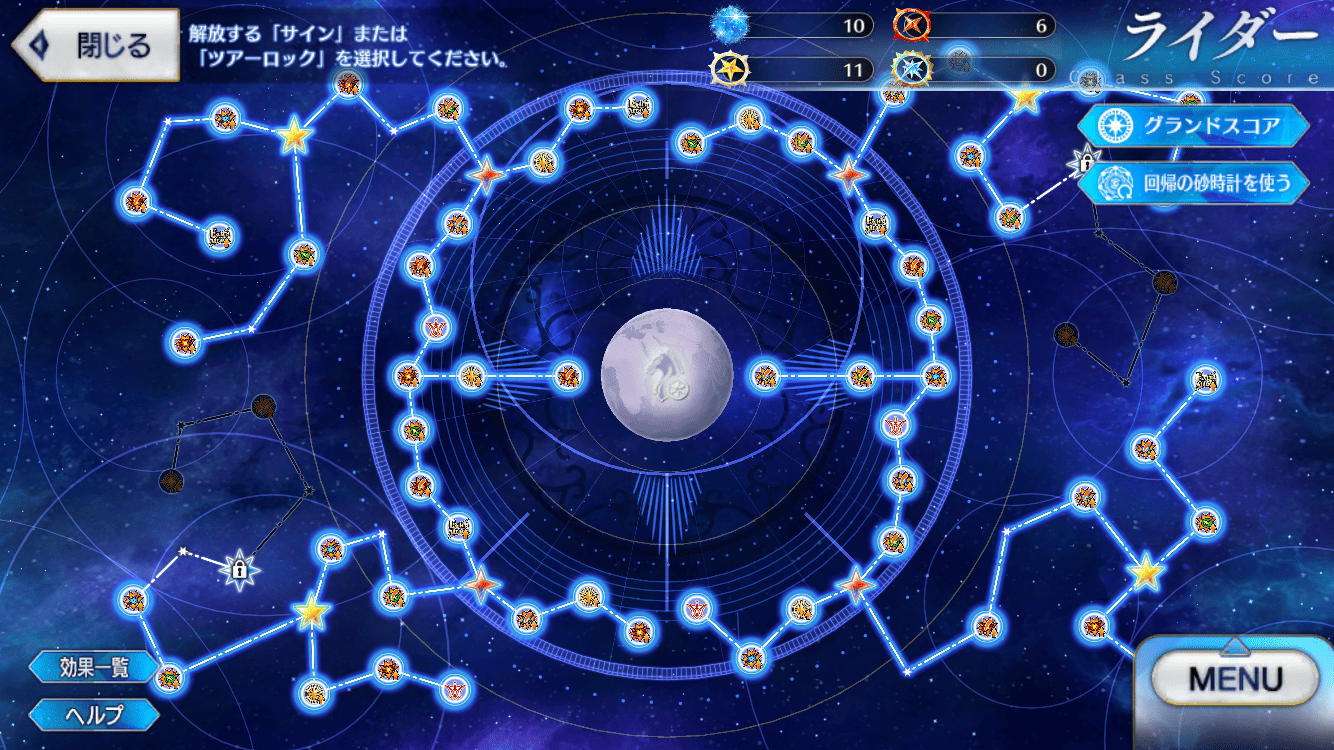Screen dimensions: 1334x750
Task: Close the Rider class score screen
Action: click(x=95, y=45)
